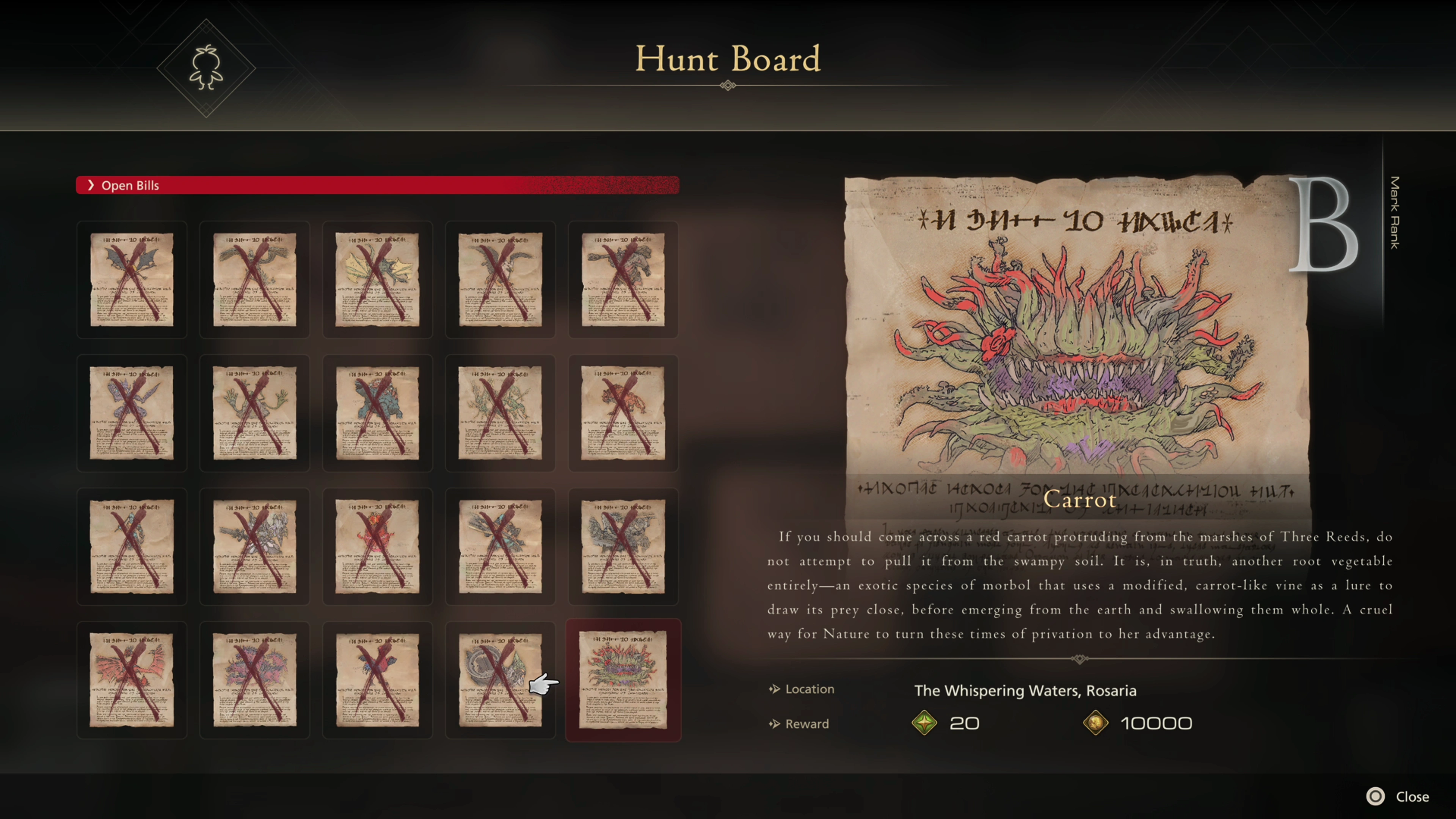Select the pink spiky beast bill

(x=254, y=679)
